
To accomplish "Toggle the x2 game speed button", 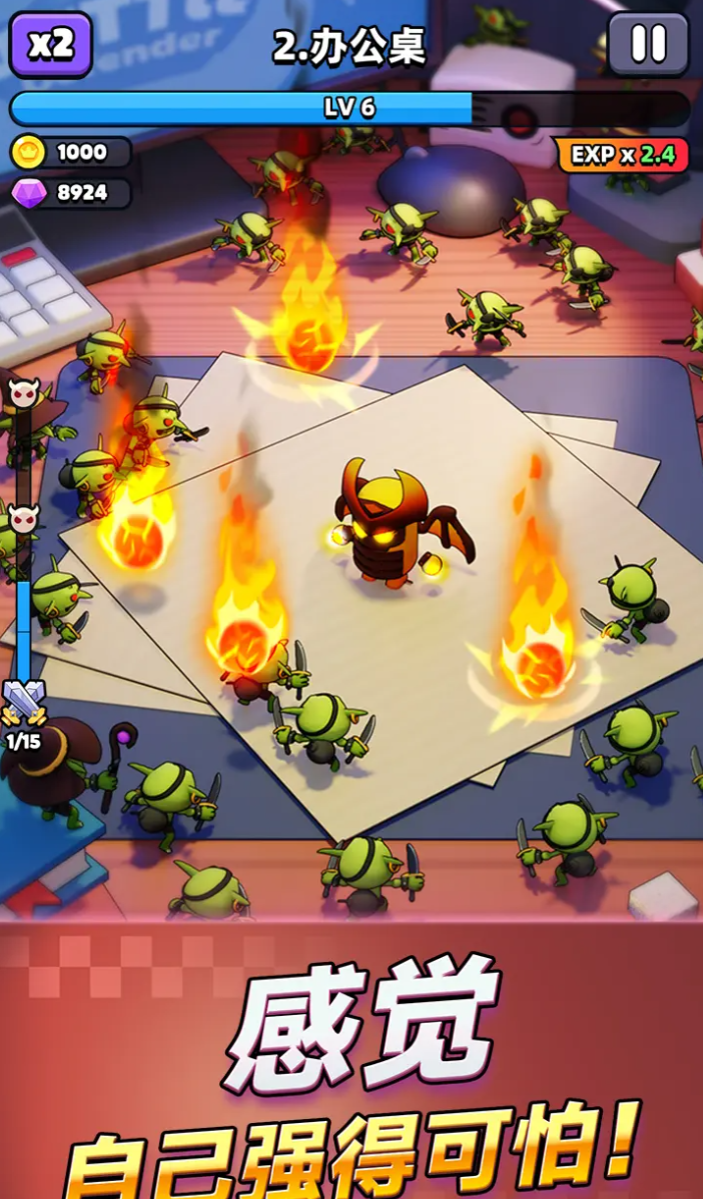I will [50, 45].
